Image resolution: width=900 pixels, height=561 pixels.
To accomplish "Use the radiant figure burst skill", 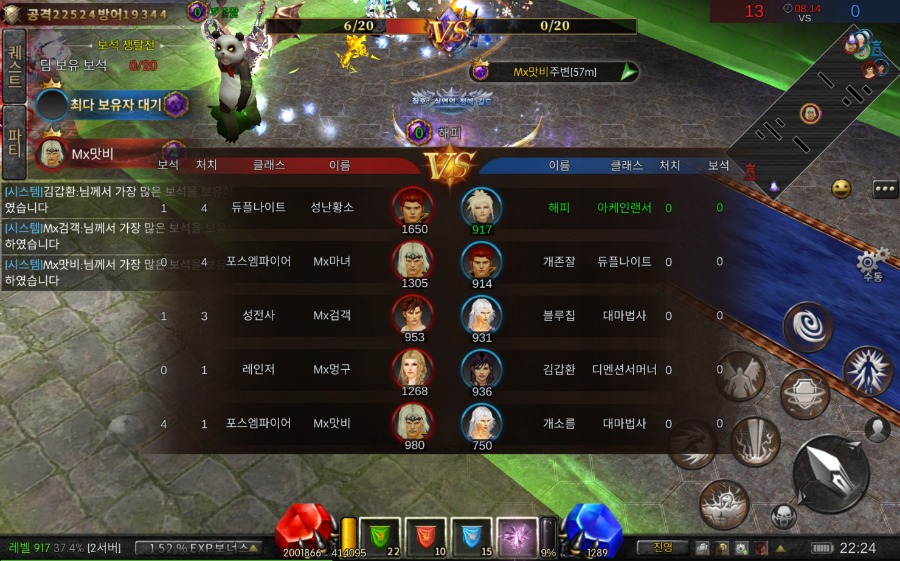I will 867,369.
